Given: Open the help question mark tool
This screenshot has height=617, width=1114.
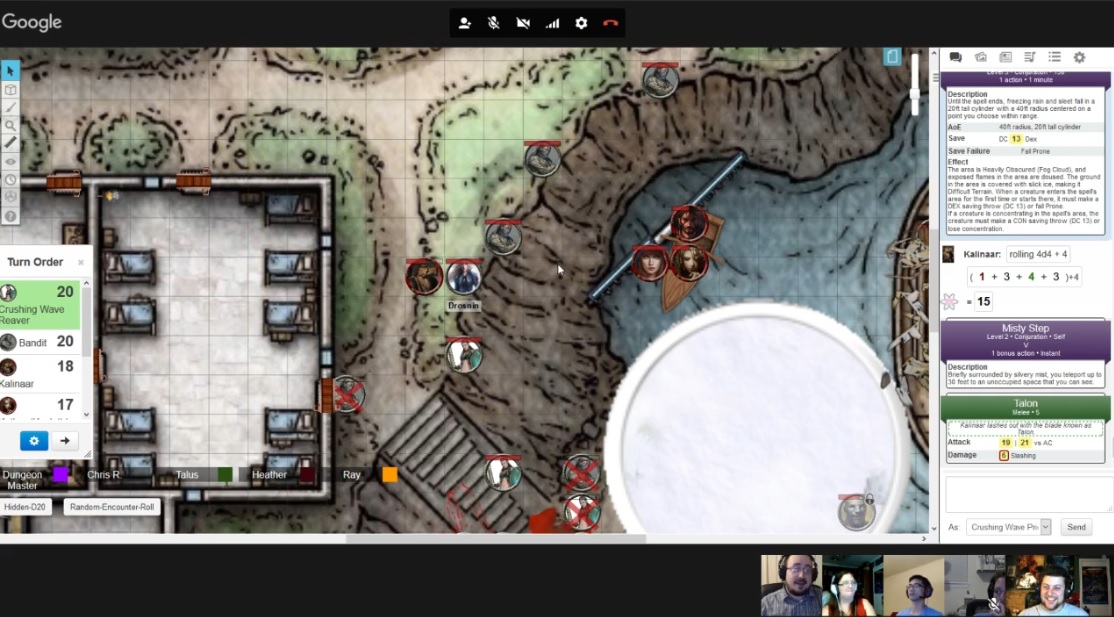Looking at the screenshot, I should point(10,216).
